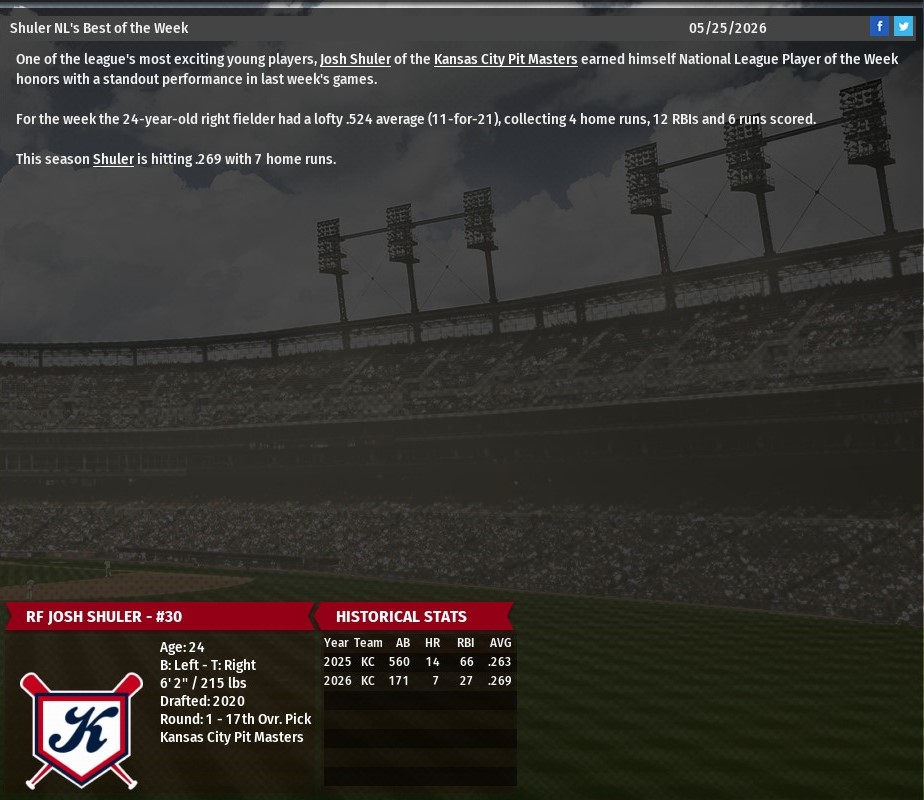Viewport: 924px width, 800px height.
Task: Share the story on Twitter
Action: [x=903, y=27]
